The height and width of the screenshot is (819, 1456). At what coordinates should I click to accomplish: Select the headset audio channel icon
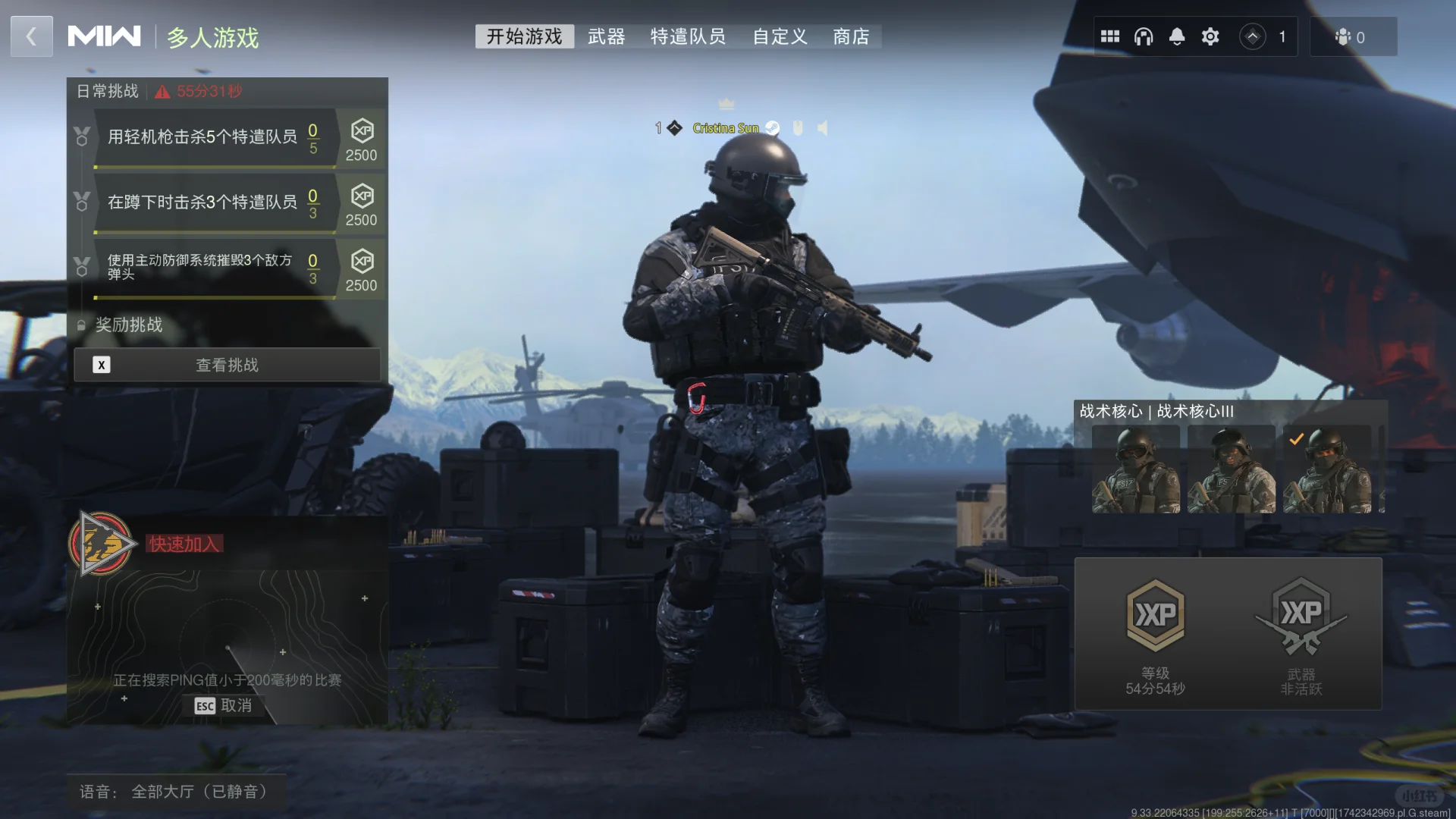[x=1142, y=36]
